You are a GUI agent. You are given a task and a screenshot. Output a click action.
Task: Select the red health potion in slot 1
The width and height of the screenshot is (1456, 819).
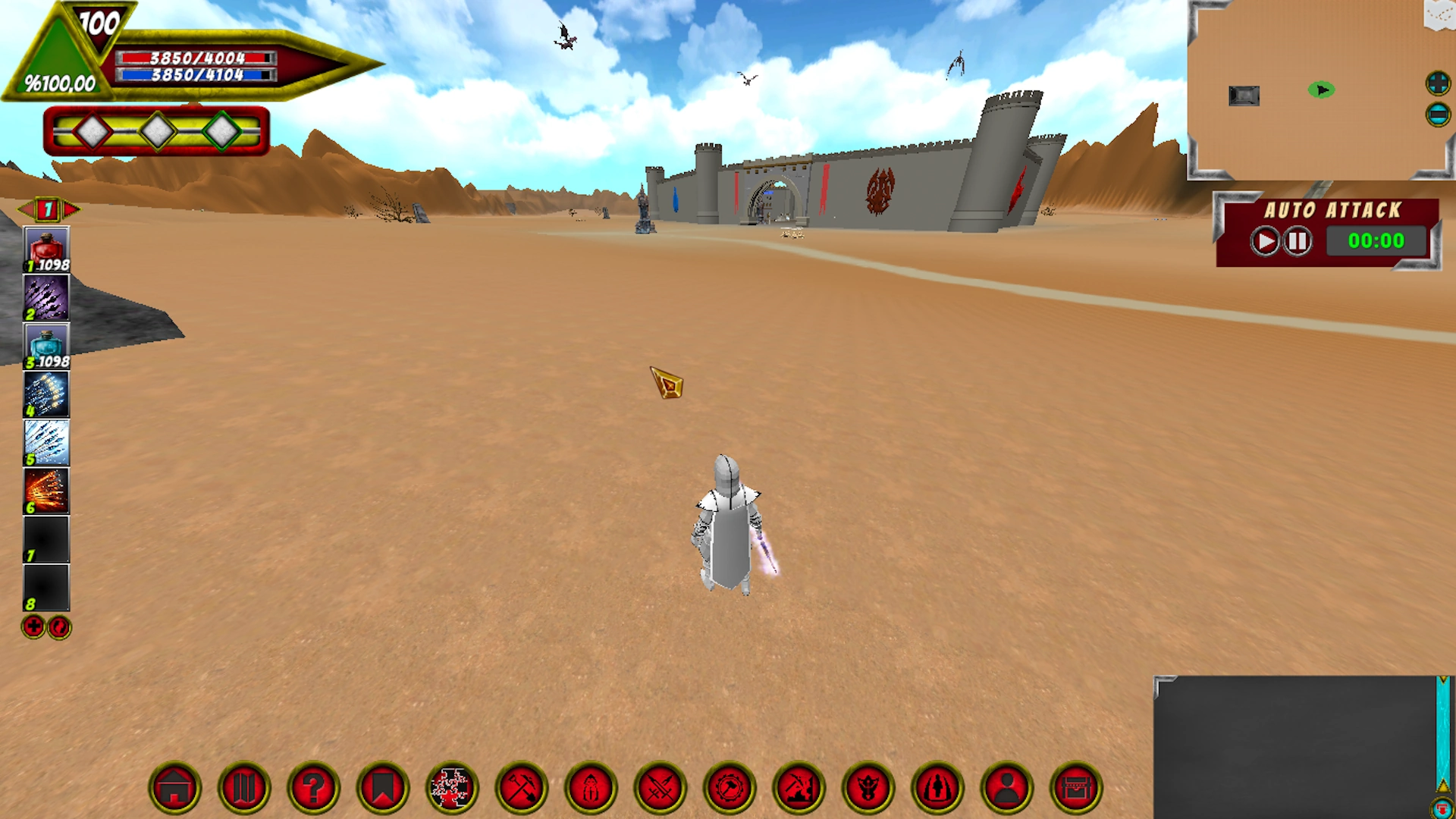pos(46,246)
